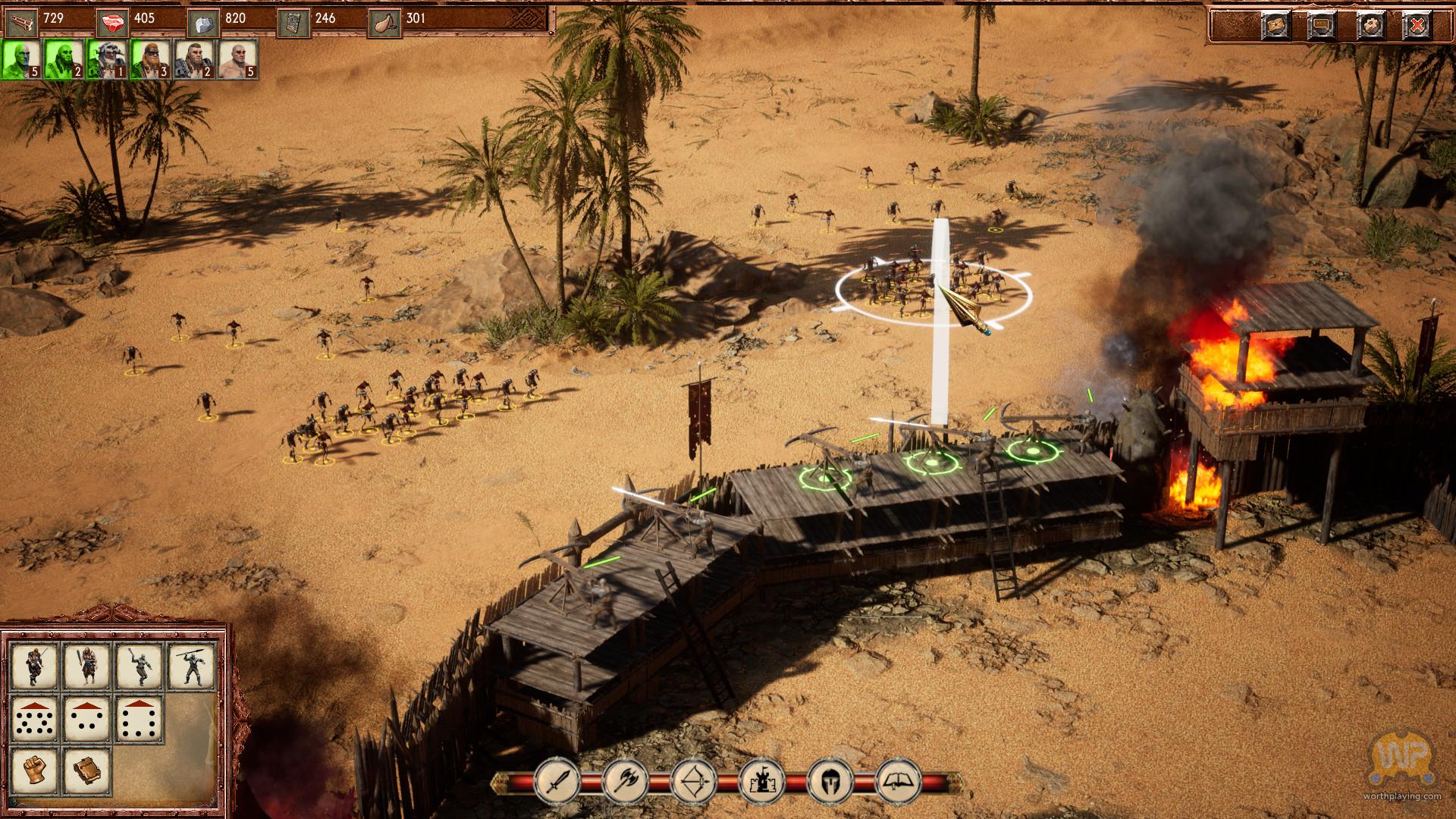Screen dimensions: 1456x819
Task: Select the sword category in bottom bar
Action: coord(557,780)
